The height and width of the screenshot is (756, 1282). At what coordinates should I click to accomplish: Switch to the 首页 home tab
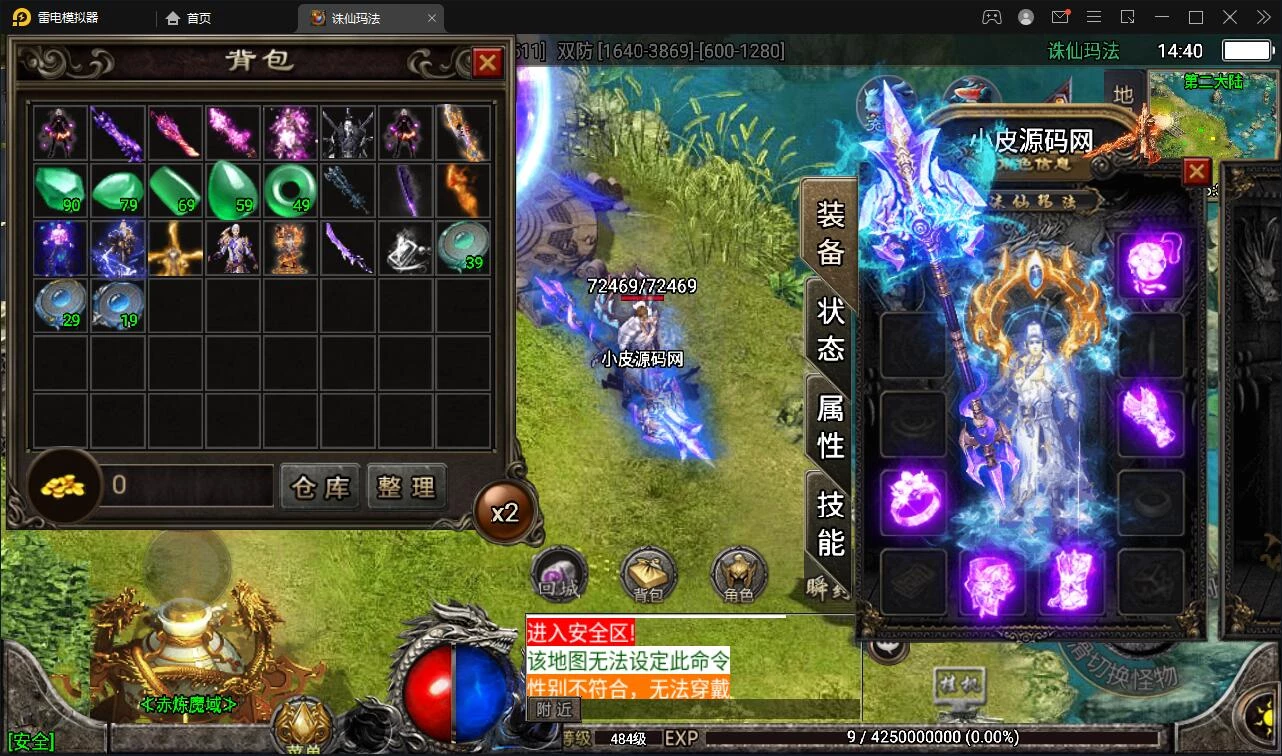(x=189, y=18)
